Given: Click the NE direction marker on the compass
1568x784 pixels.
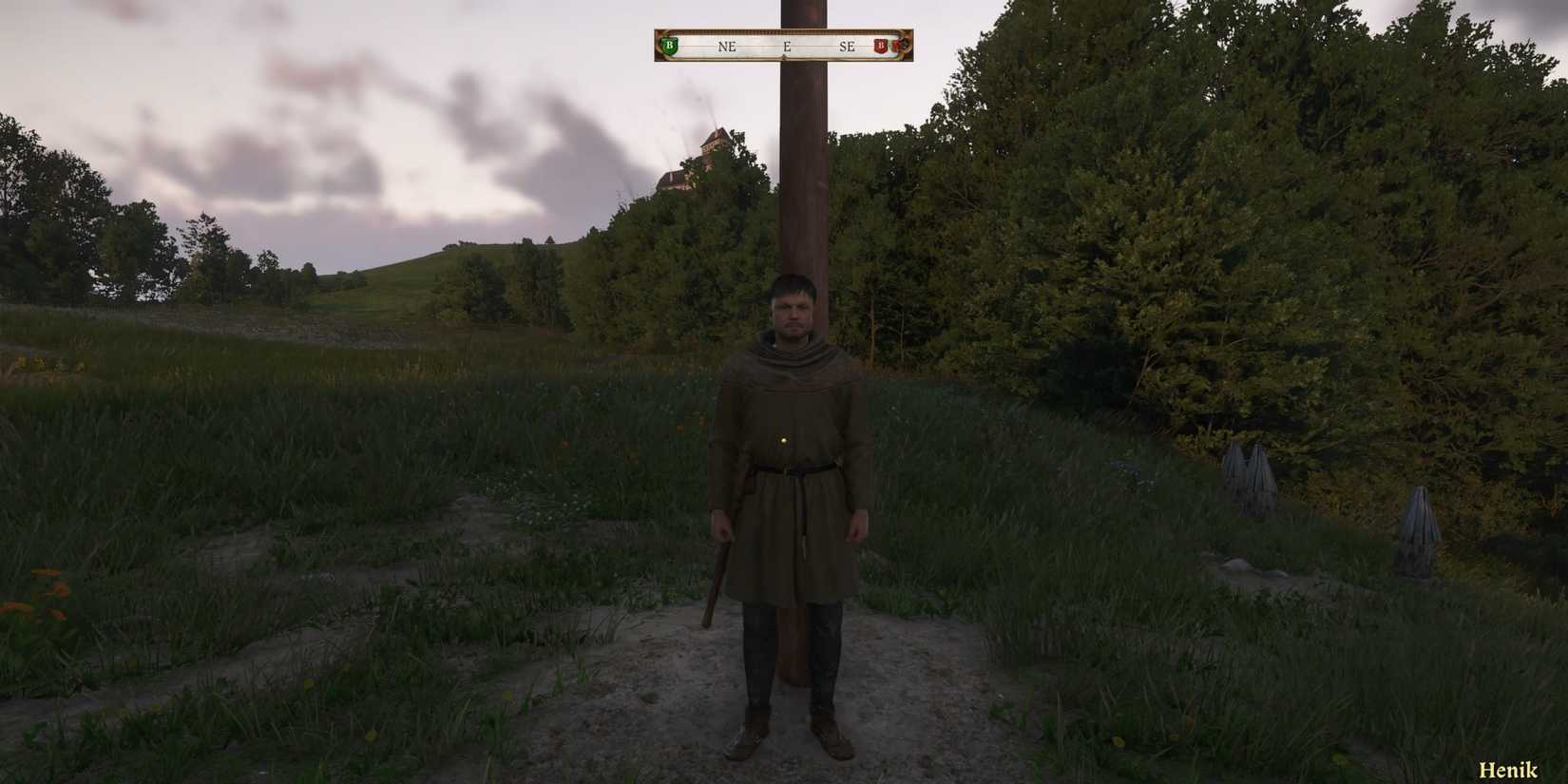Looking at the screenshot, I should [728, 46].
